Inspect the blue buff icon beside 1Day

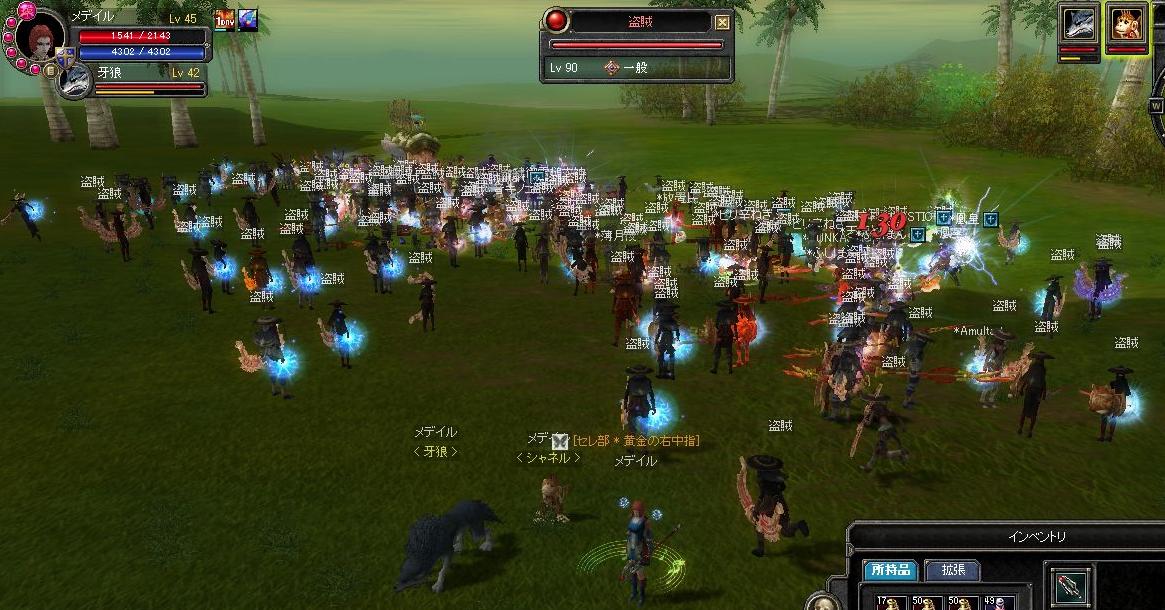pos(247,20)
